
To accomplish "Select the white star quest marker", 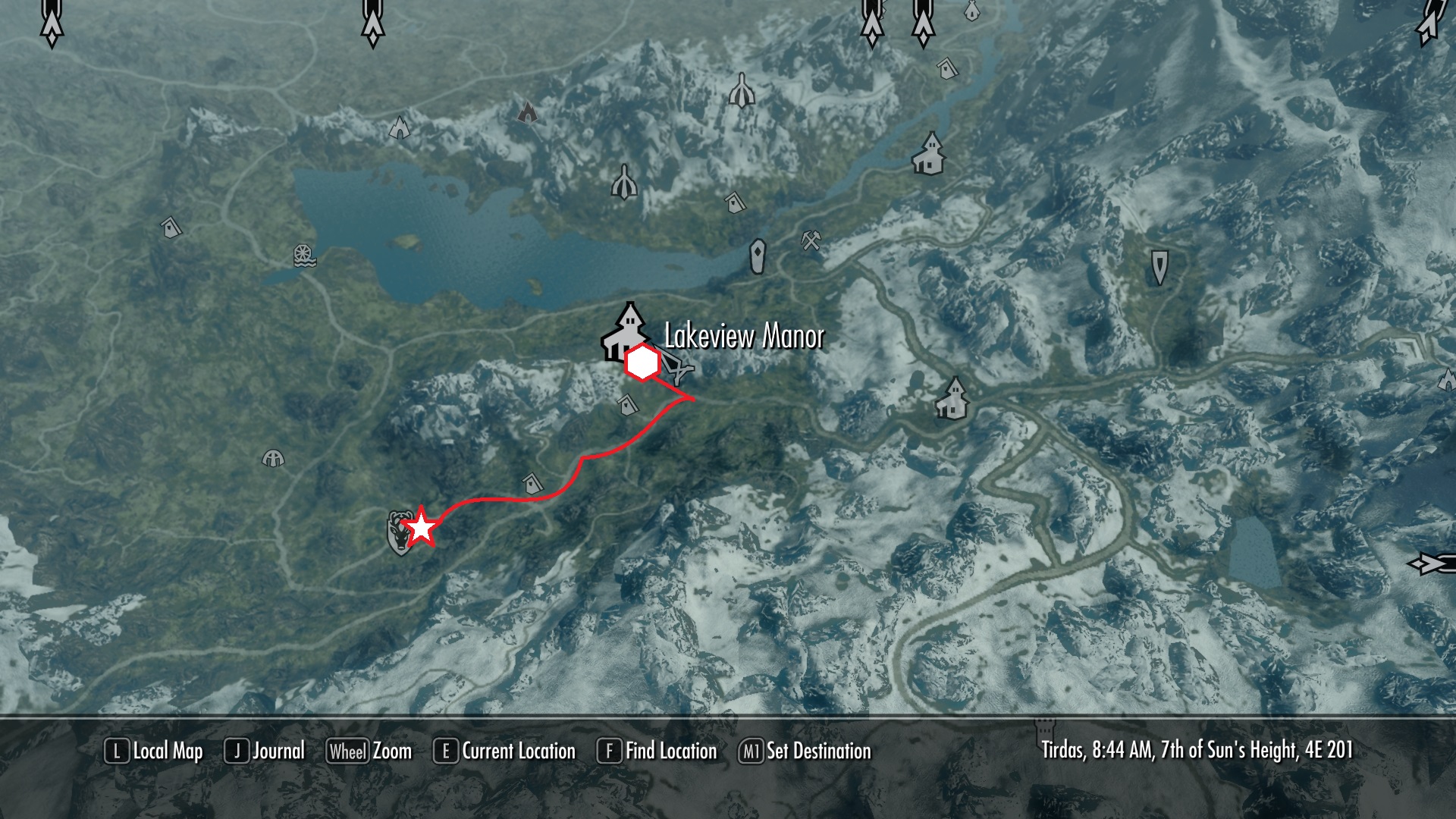I will 421,528.
